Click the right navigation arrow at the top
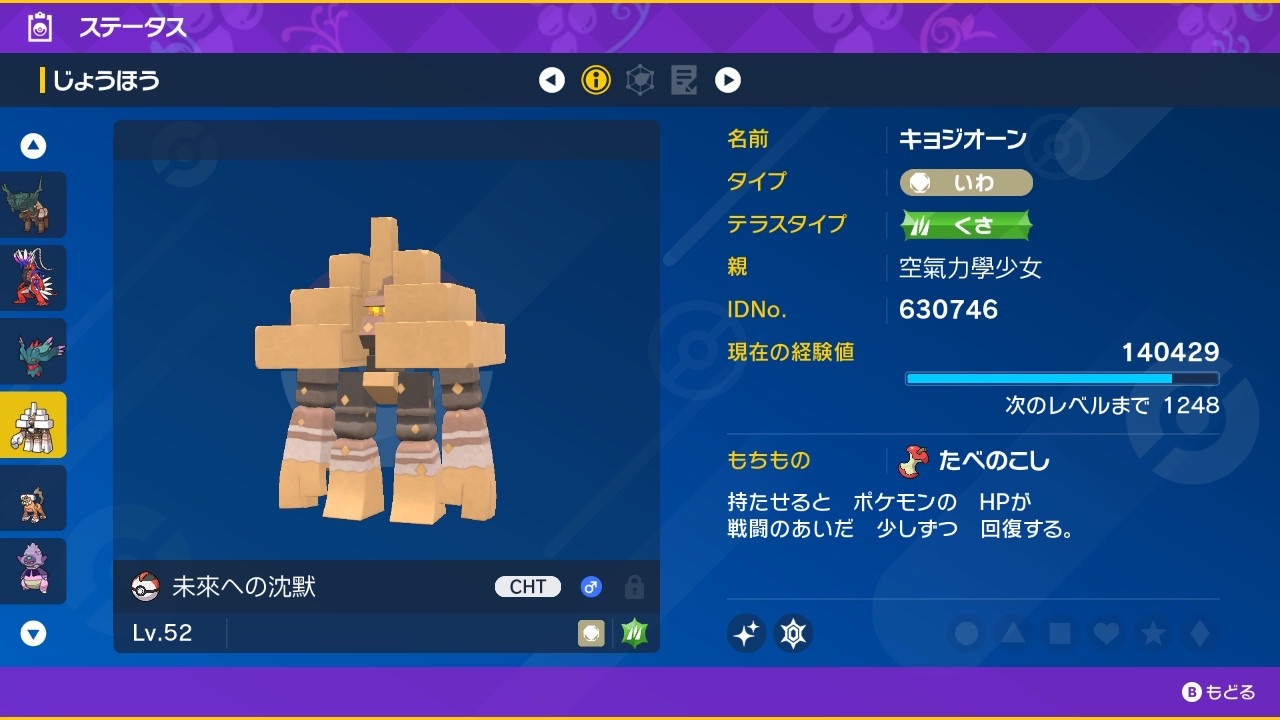Screen dimensions: 1280x720 point(728,79)
